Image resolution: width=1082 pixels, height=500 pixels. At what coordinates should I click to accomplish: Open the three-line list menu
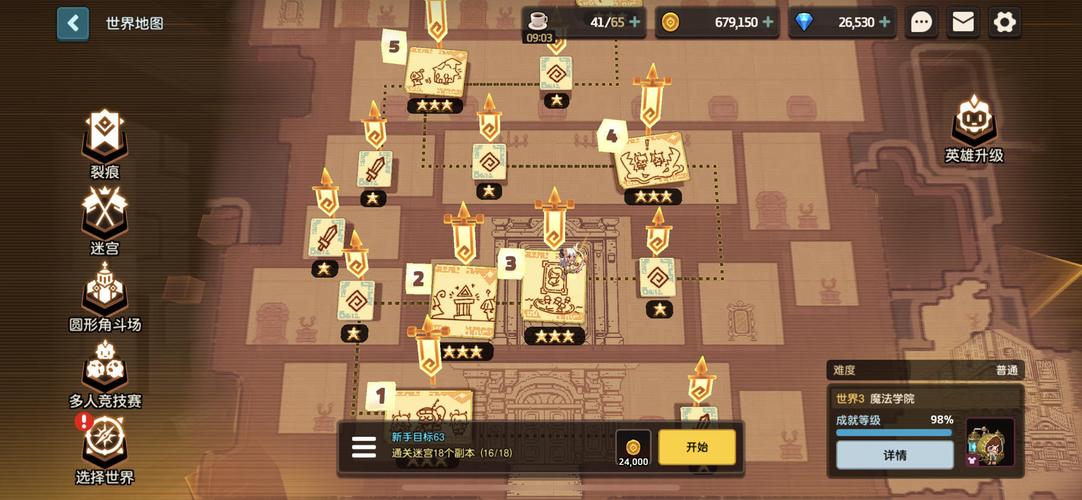364,447
